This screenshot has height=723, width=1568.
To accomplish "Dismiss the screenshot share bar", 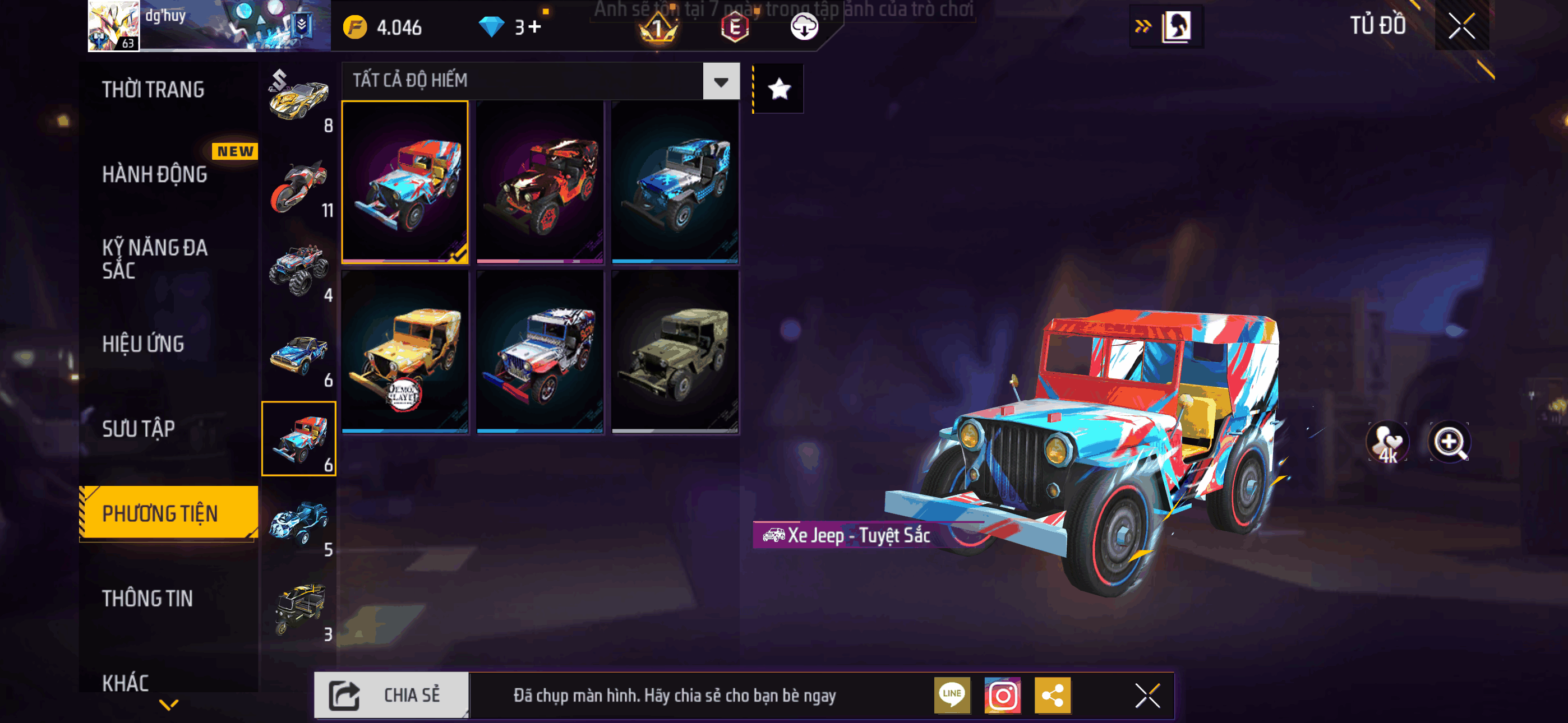I will 1147,695.
